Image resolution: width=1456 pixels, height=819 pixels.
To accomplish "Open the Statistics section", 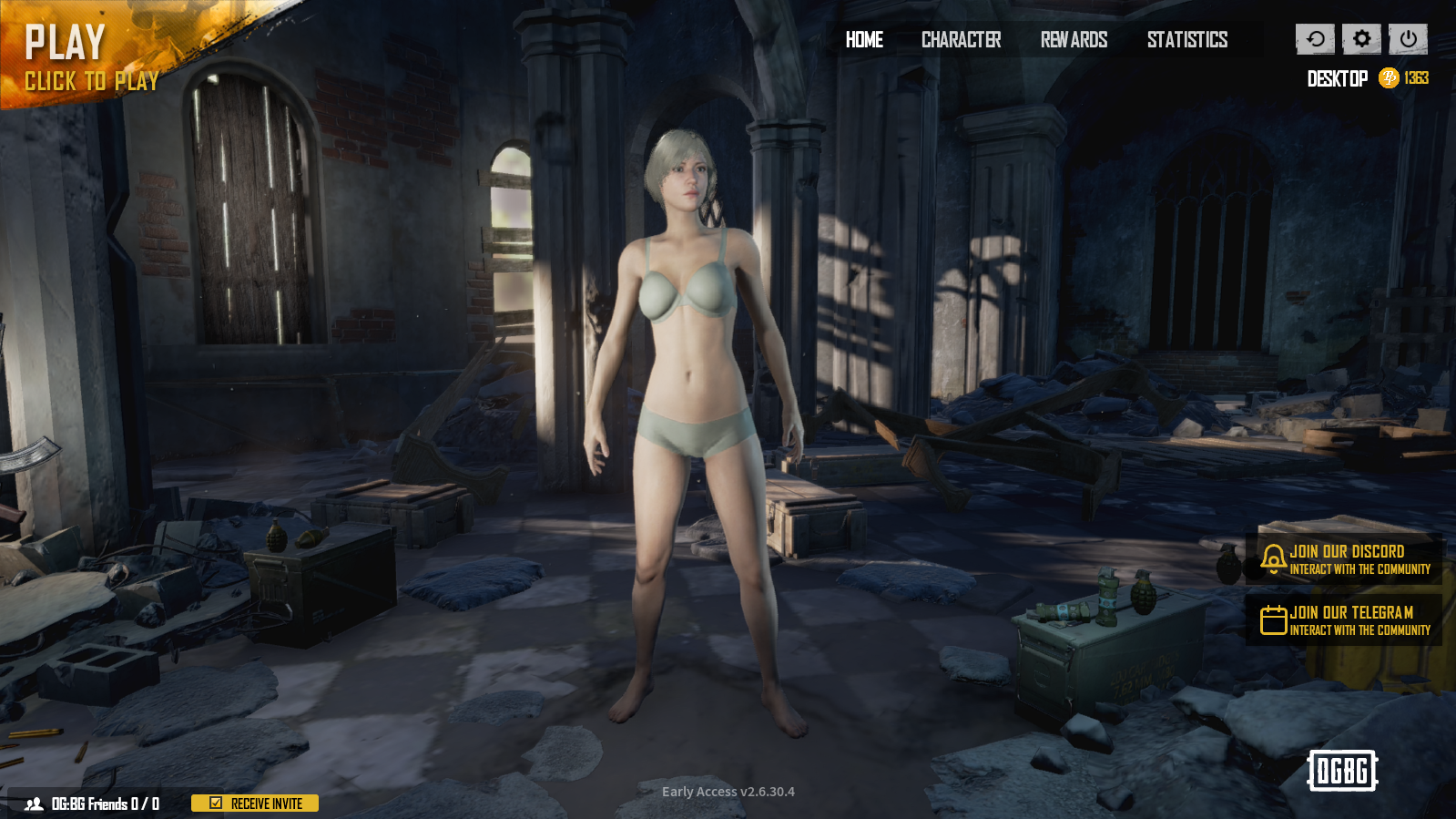I will coord(1187,40).
